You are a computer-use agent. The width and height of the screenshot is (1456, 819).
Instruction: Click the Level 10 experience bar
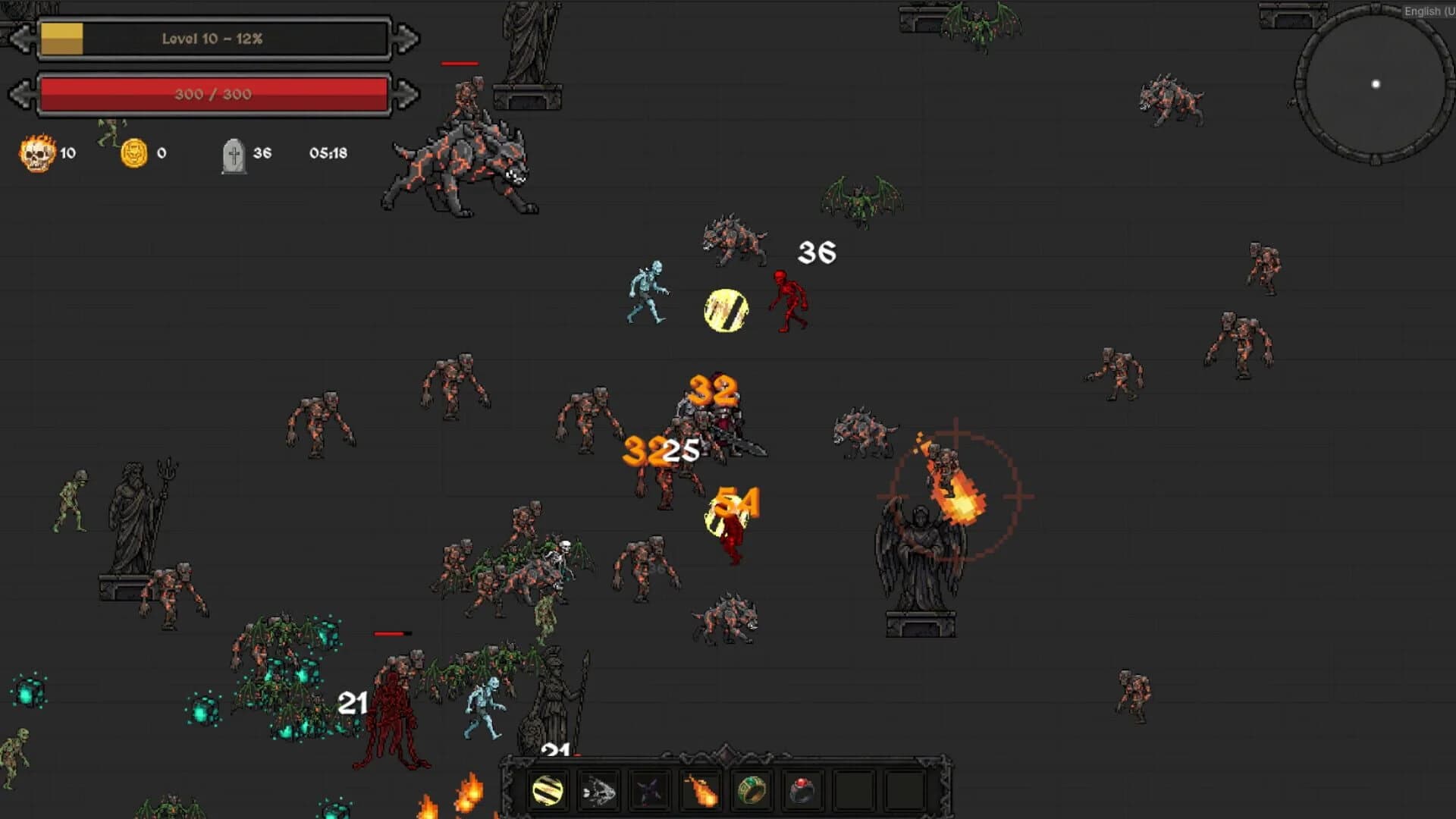point(212,38)
